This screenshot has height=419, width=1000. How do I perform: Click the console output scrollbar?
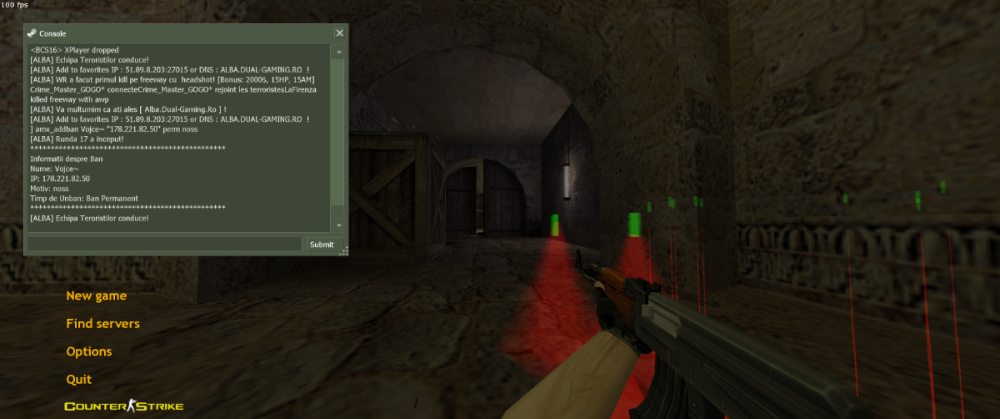tap(339, 130)
